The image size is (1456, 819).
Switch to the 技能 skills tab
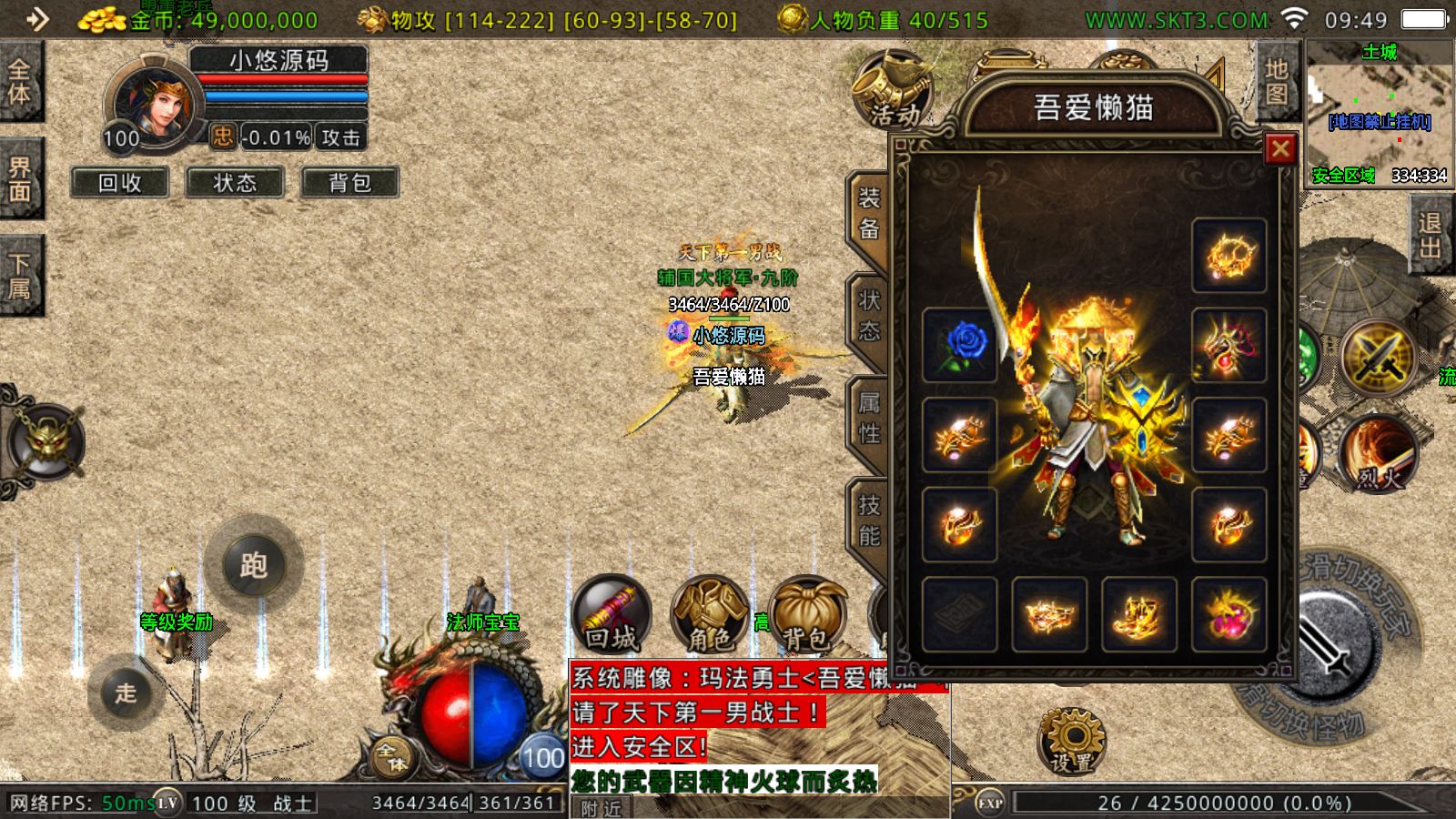pyautogui.click(x=869, y=520)
